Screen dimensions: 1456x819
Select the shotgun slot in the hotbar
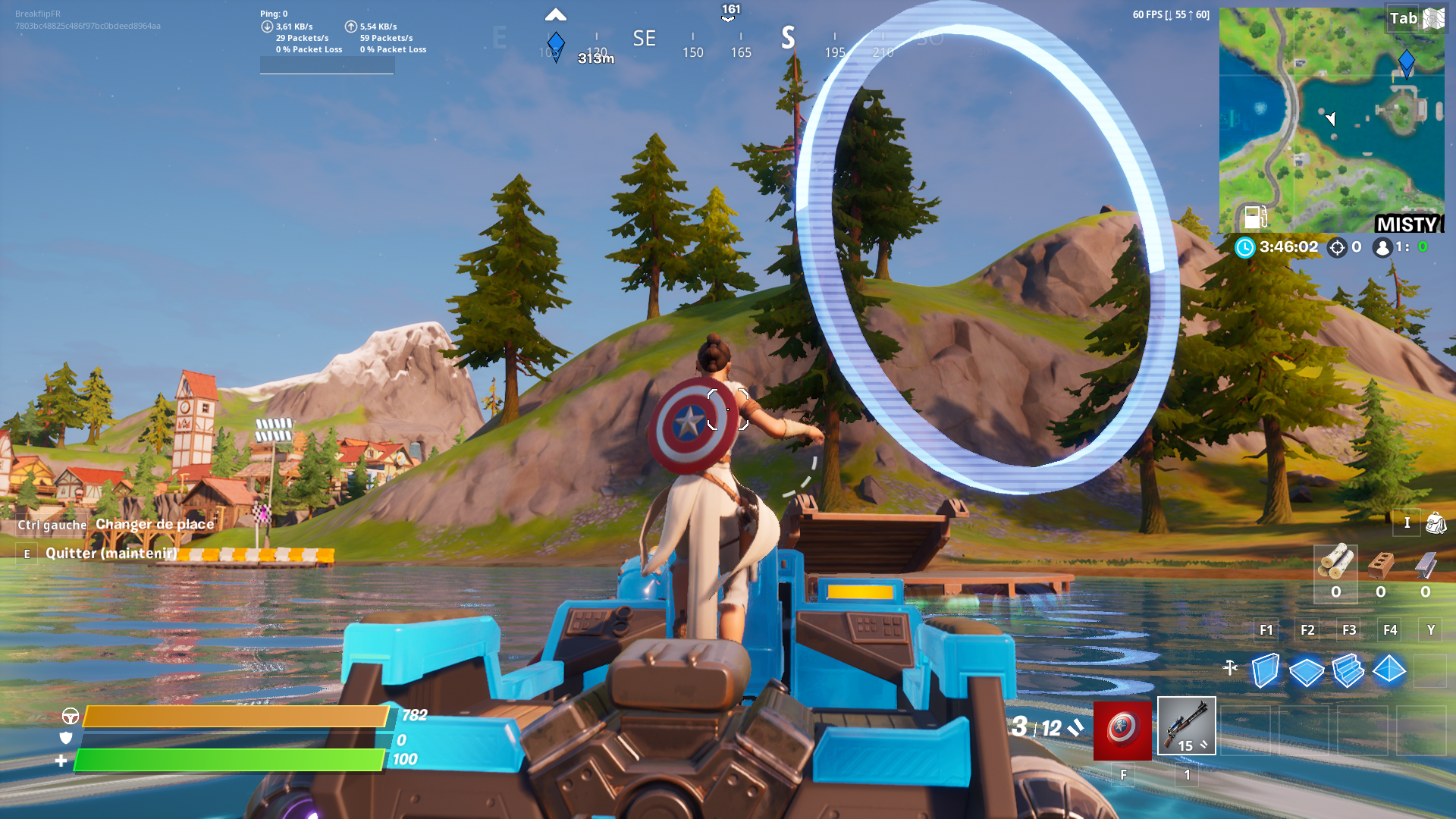(x=1186, y=726)
